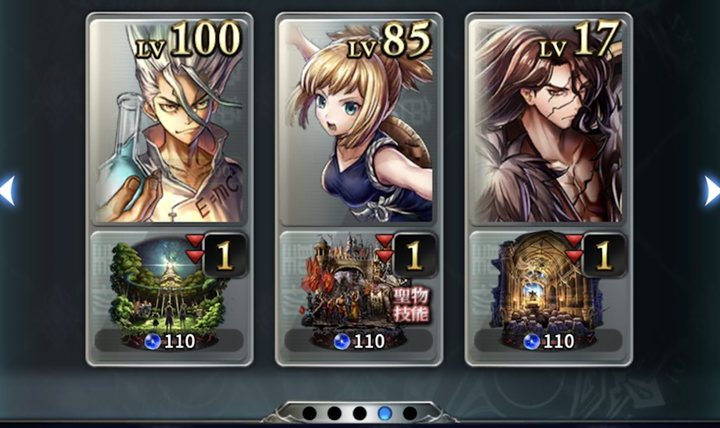Go to the next page with the right arrow

tap(712, 190)
